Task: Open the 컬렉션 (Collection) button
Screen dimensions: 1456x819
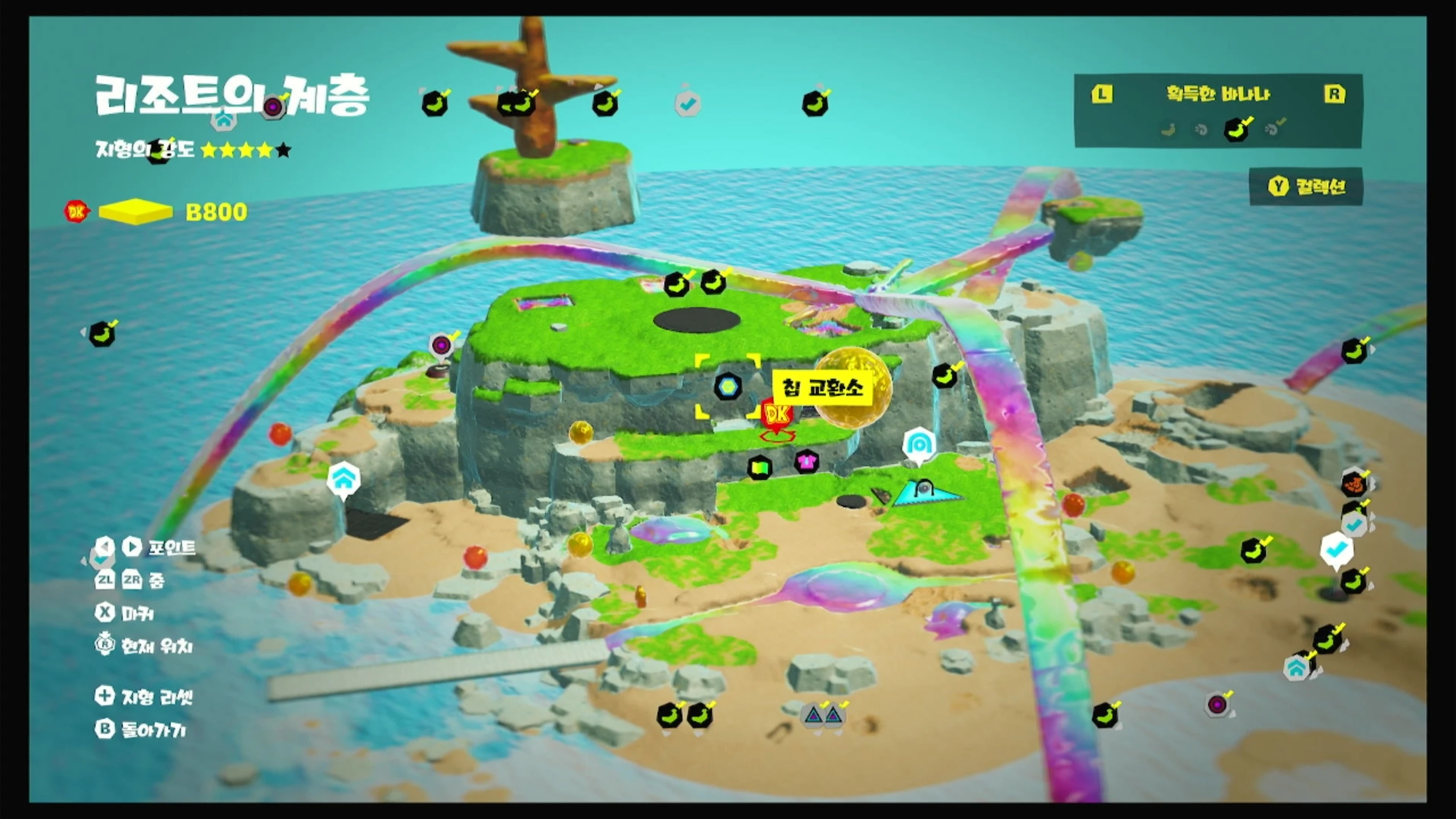Action: (x=1306, y=187)
